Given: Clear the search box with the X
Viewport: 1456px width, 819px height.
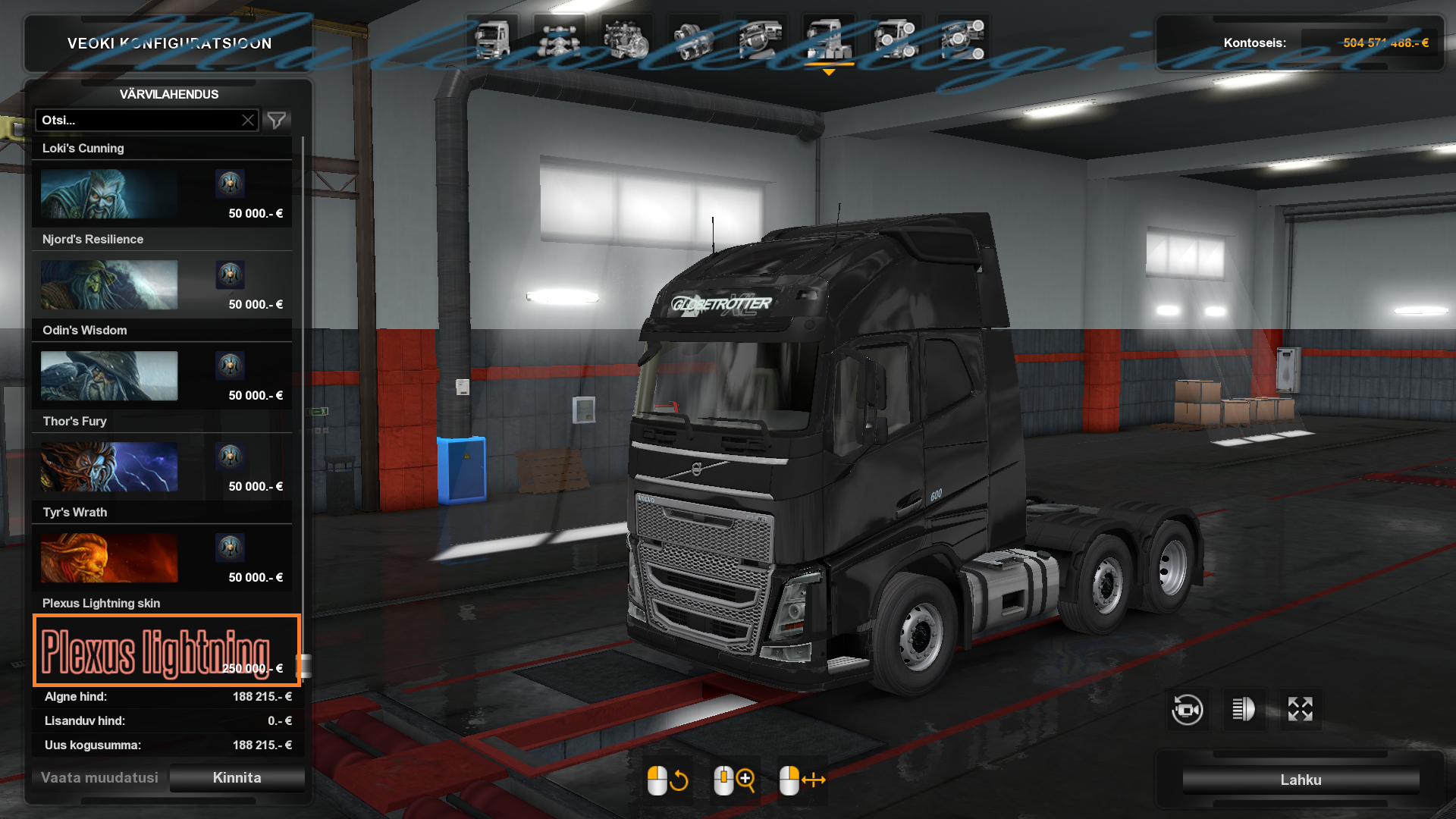Looking at the screenshot, I should coord(248,121).
